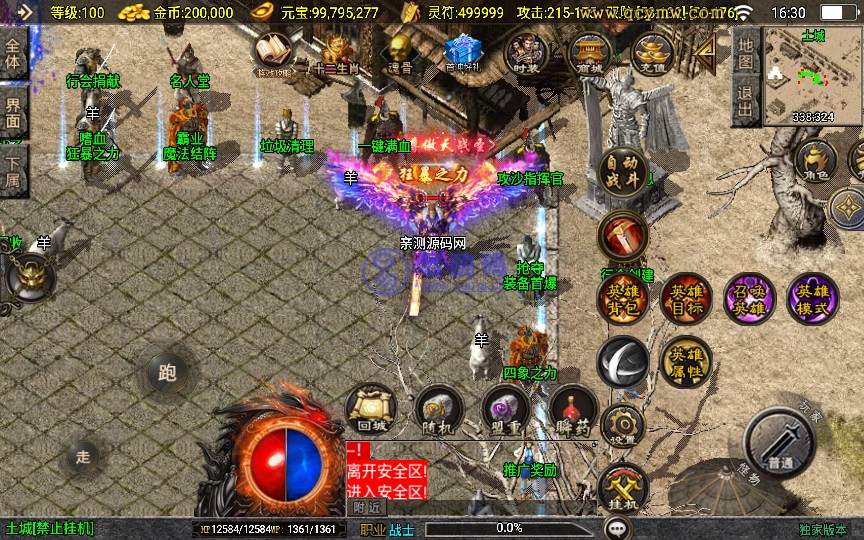Open the game guide book icon
The width and height of the screenshot is (864, 540).
coord(272,53)
